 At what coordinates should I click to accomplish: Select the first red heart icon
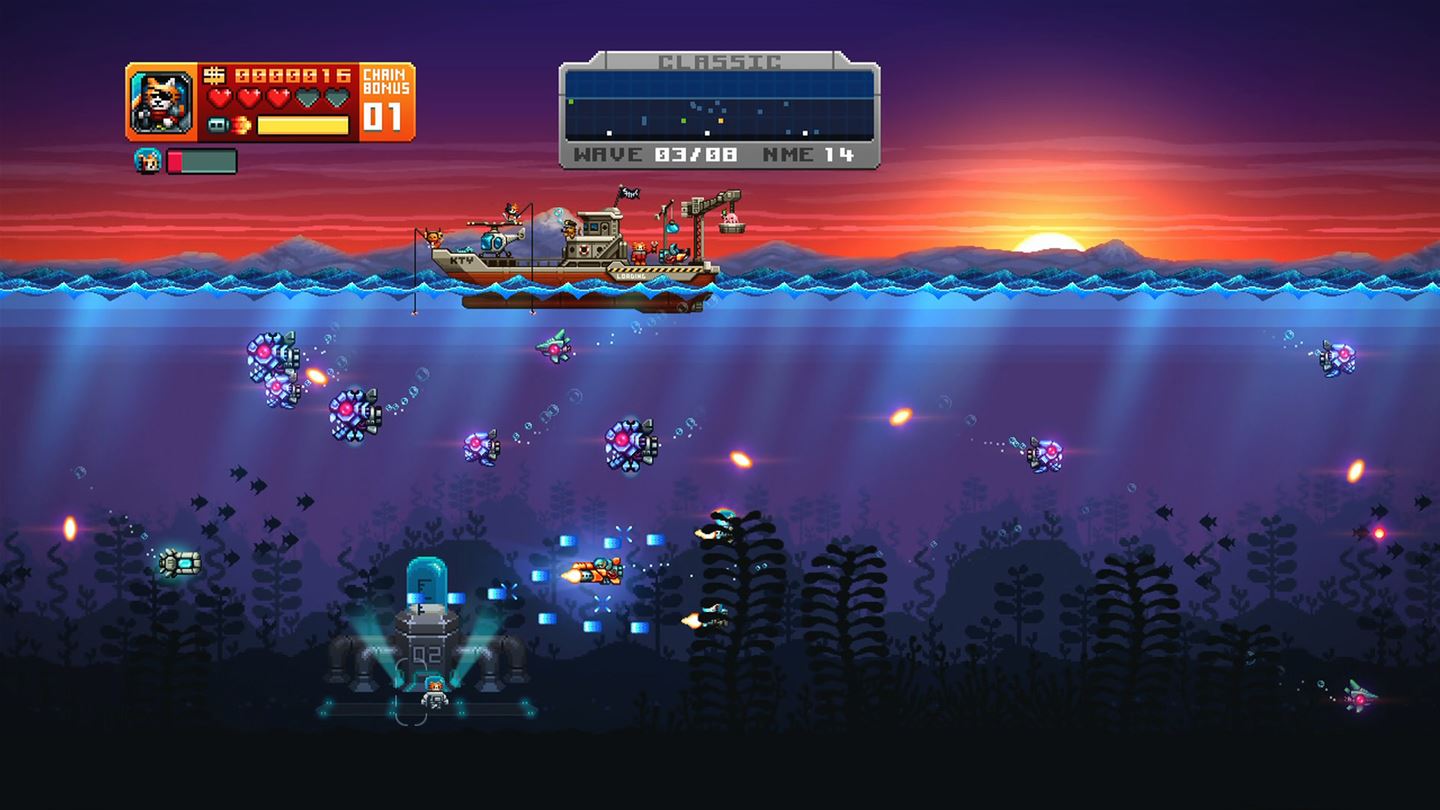(x=220, y=97)
